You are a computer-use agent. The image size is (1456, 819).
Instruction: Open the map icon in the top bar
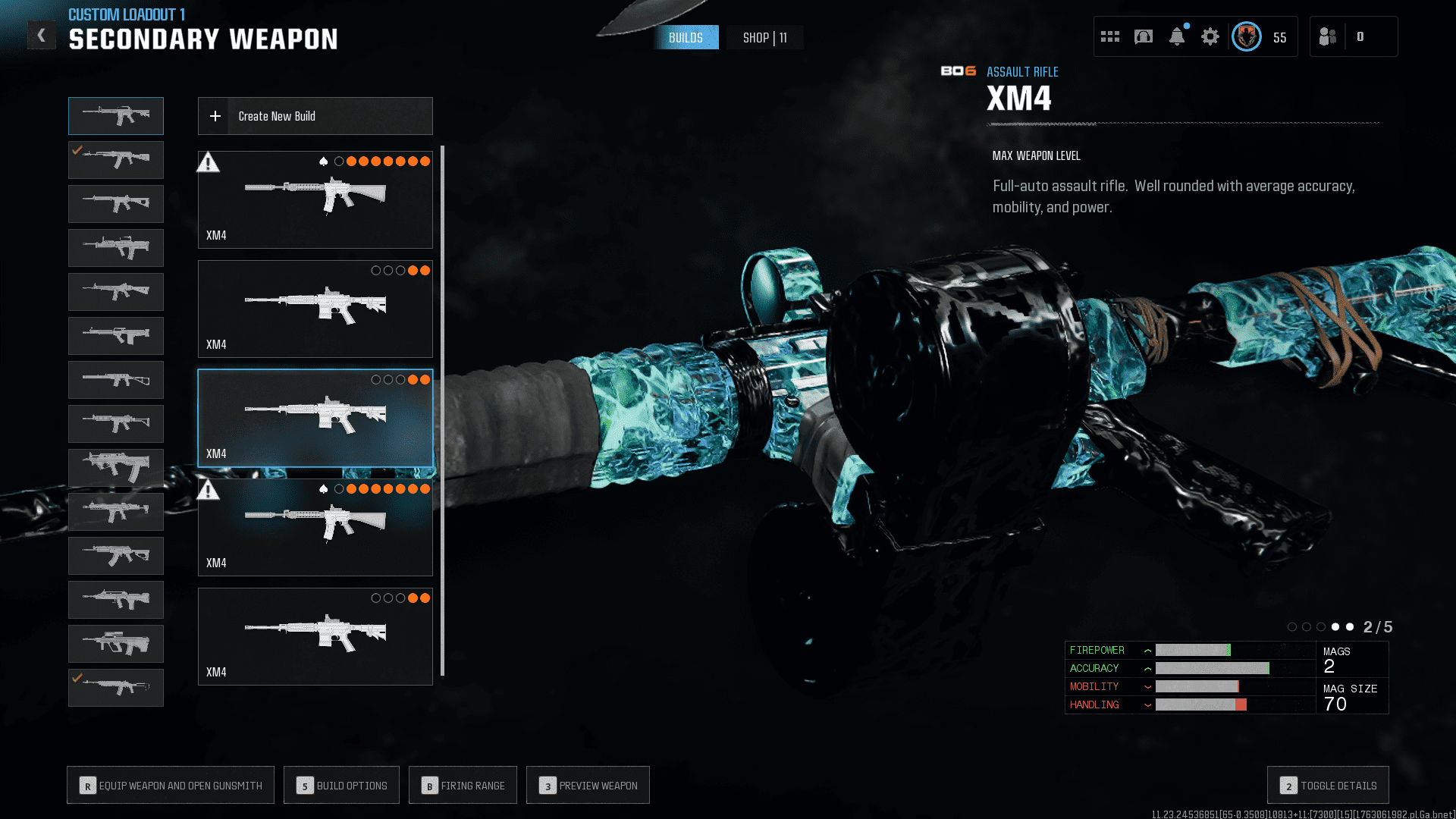click(1144, 36)
